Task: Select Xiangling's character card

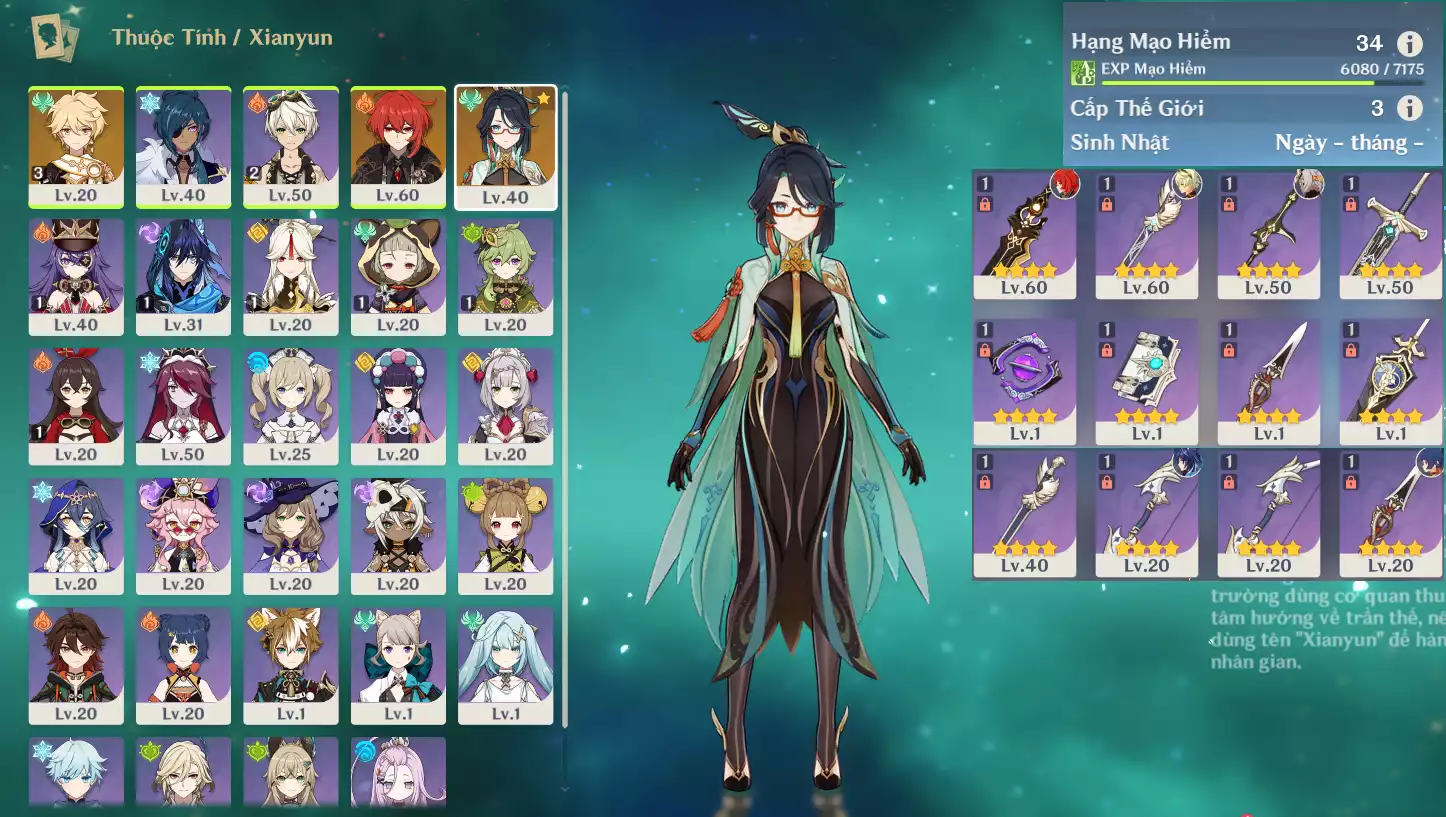Action: coord(183,665)
